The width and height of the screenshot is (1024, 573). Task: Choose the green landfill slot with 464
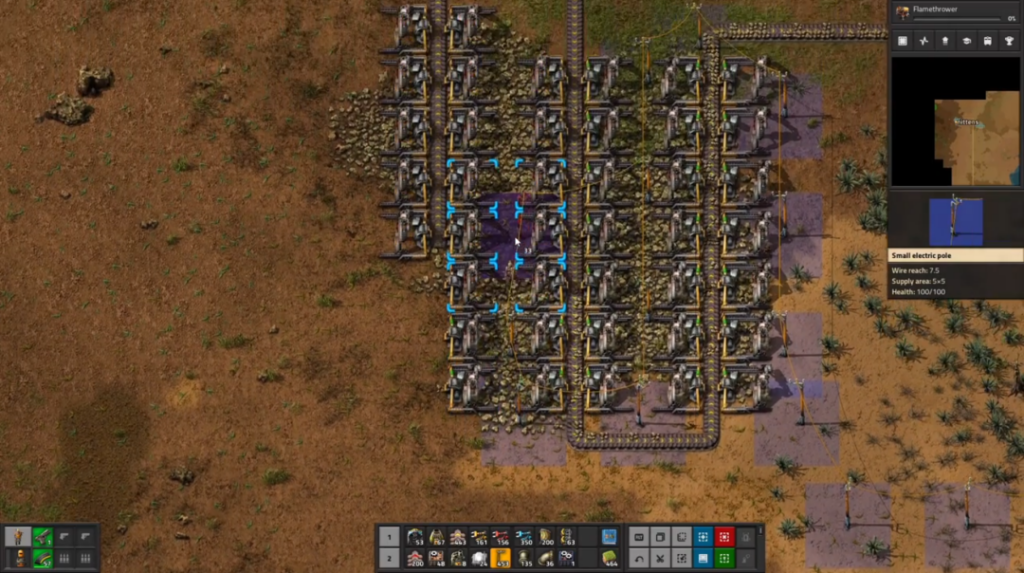point(610,557)
